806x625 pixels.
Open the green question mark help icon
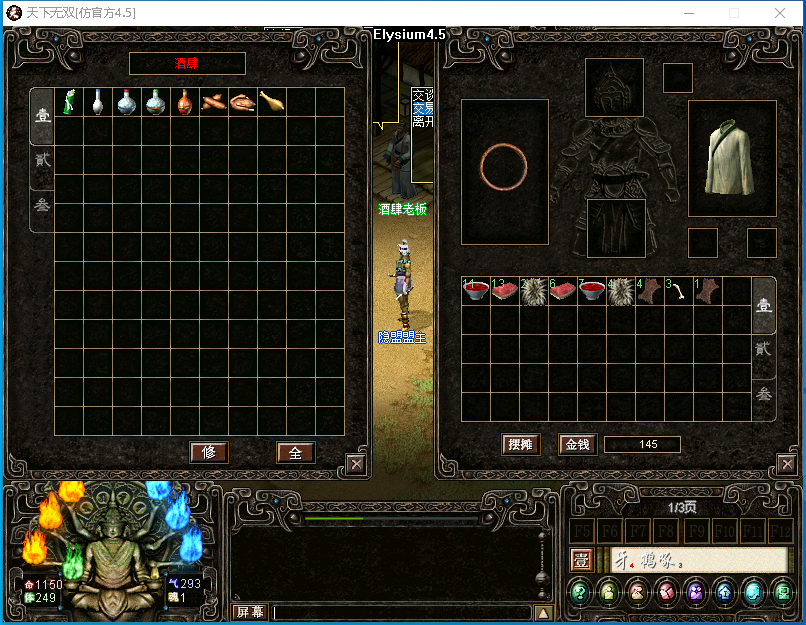coord(580,592)
